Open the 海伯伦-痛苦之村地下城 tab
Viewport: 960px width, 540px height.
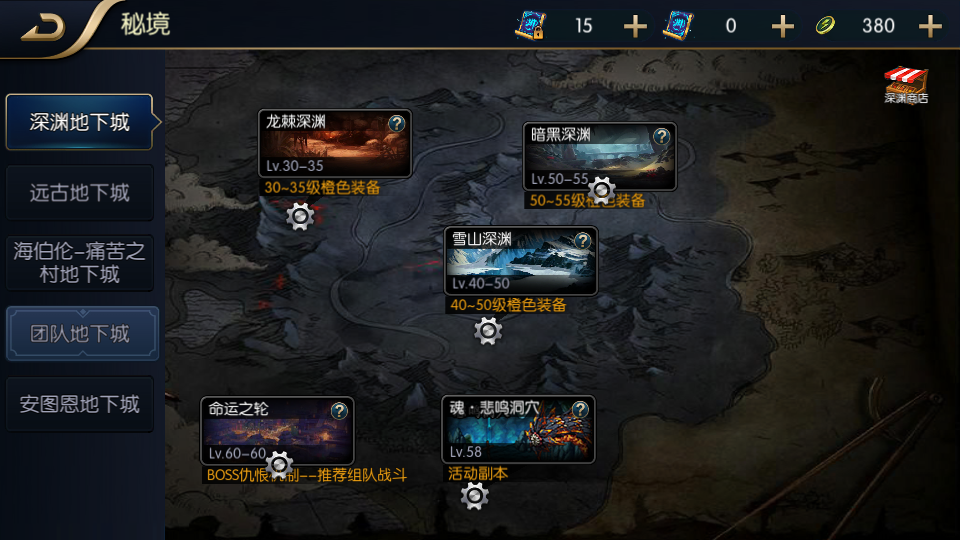(x=79, y=262)
